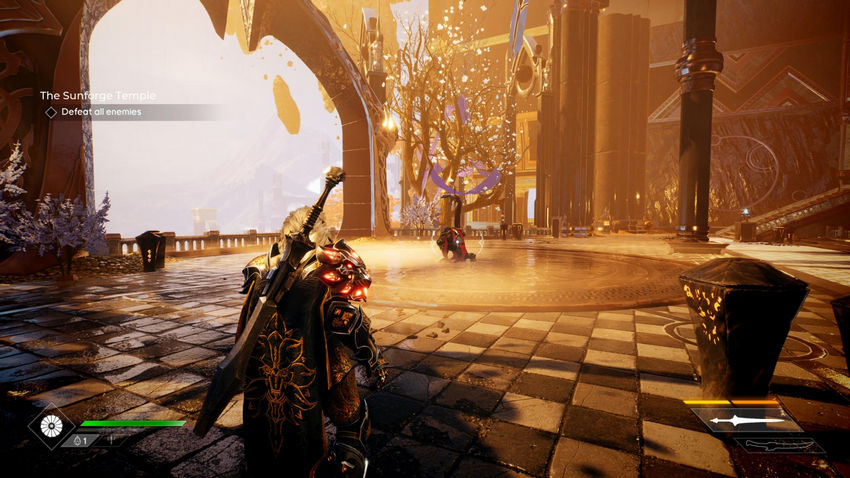850x478 pixels.
Task: Switch to the secondary outlined blade slot
Action: coord(779,445)
